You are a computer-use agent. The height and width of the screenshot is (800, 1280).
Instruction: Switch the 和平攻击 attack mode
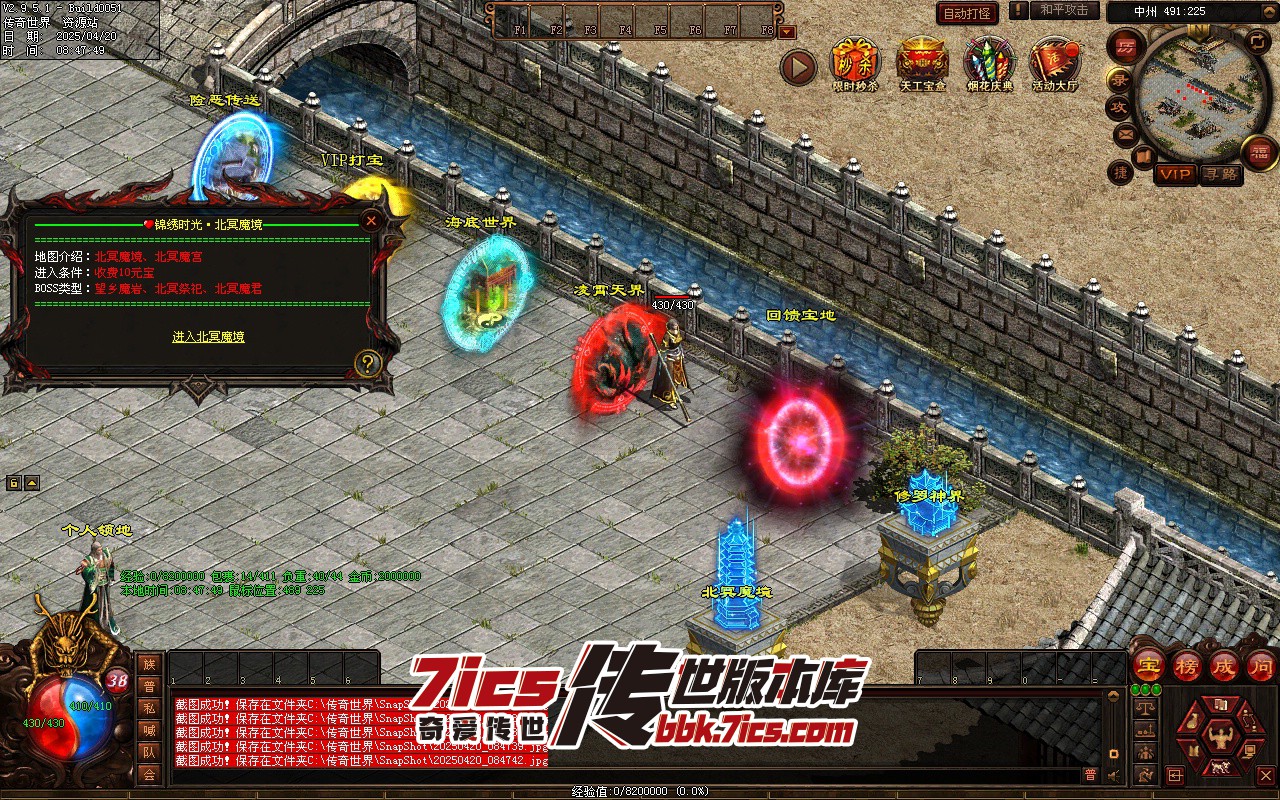[1063, 11]
